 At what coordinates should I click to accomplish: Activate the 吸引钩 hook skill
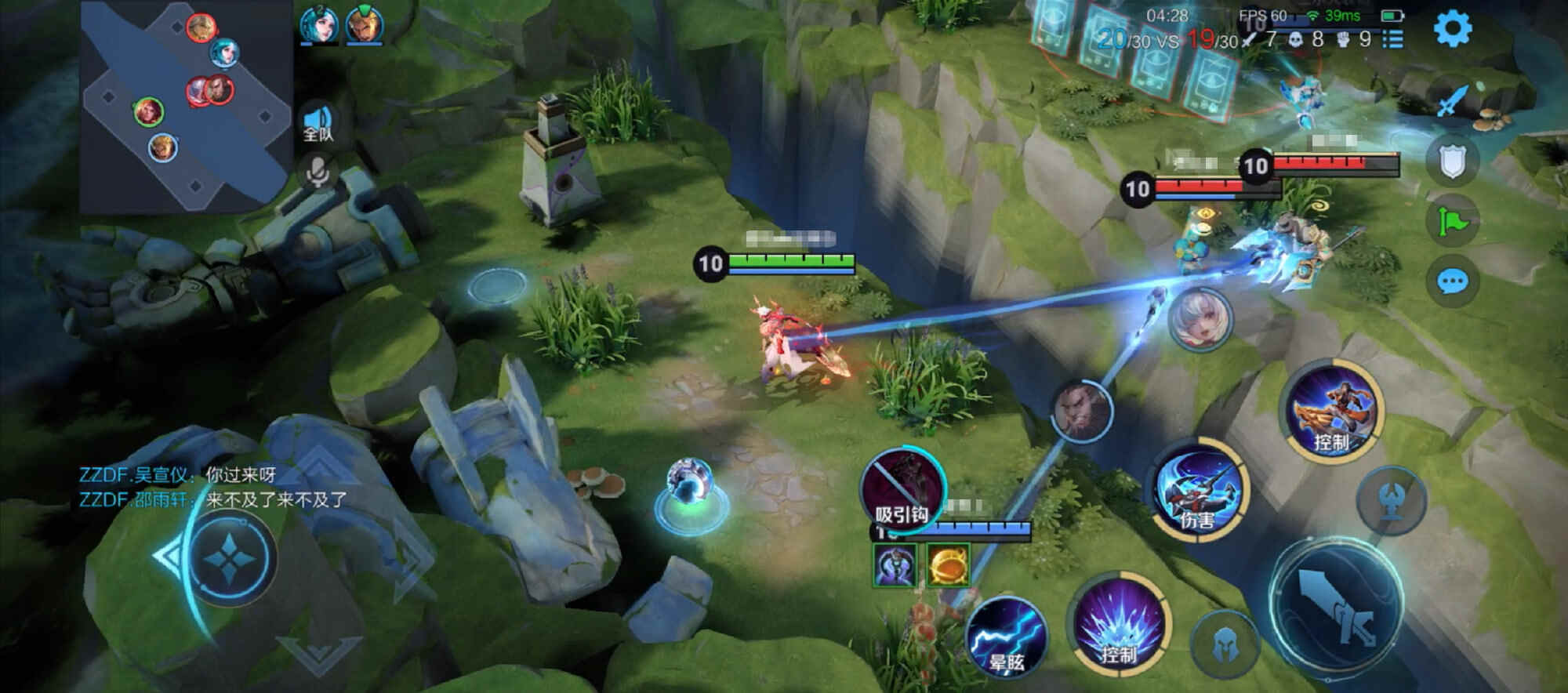pos(903,488)
